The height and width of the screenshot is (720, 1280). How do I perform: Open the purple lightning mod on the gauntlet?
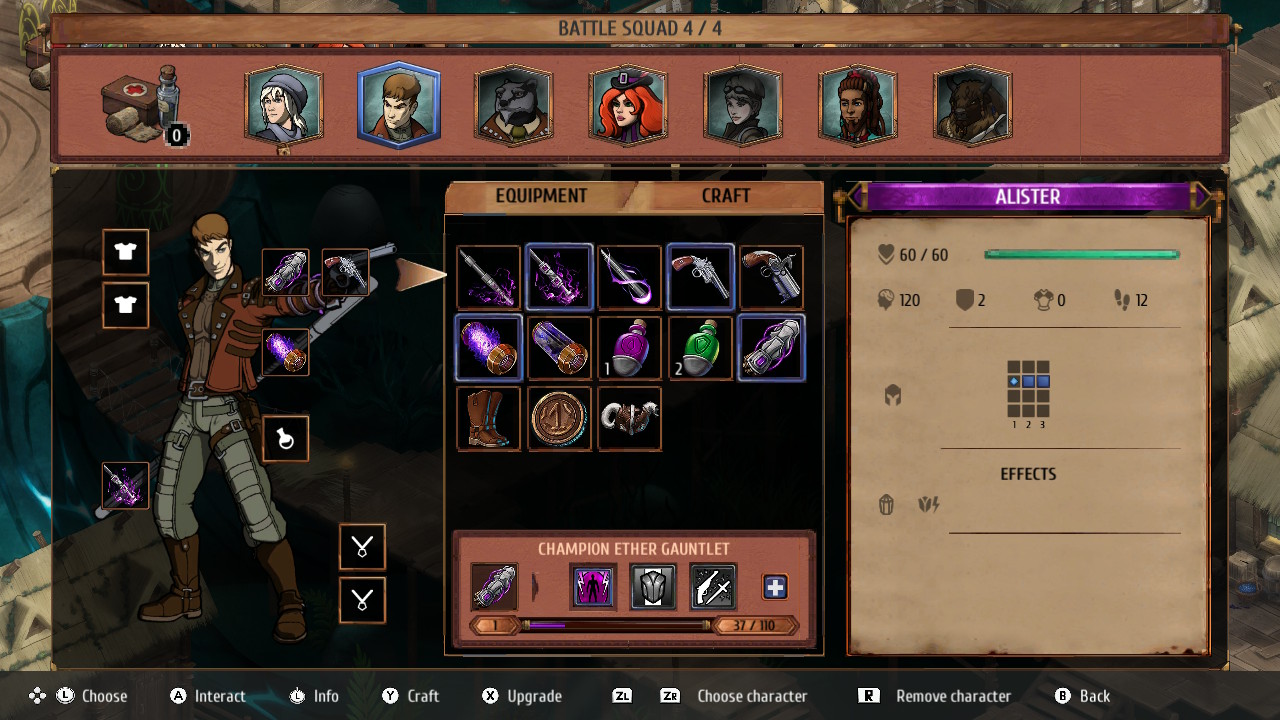click(x=592, y=587)
